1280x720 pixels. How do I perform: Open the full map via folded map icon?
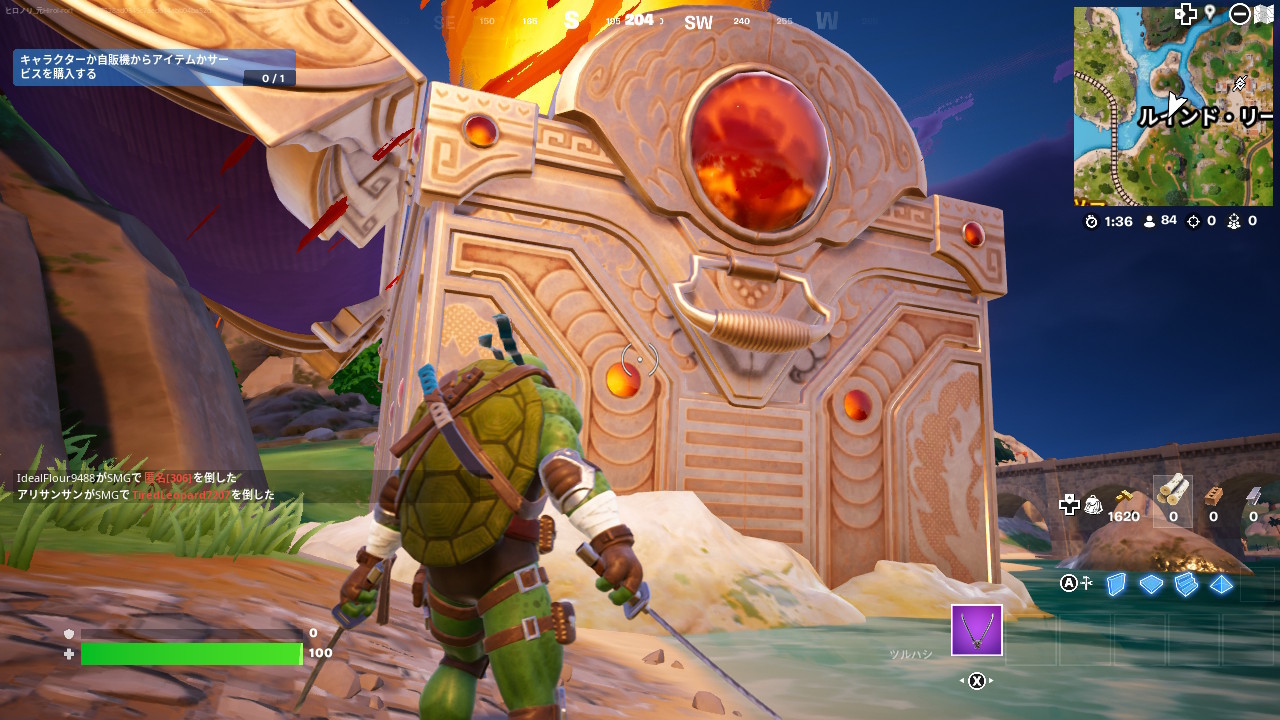1263,14
